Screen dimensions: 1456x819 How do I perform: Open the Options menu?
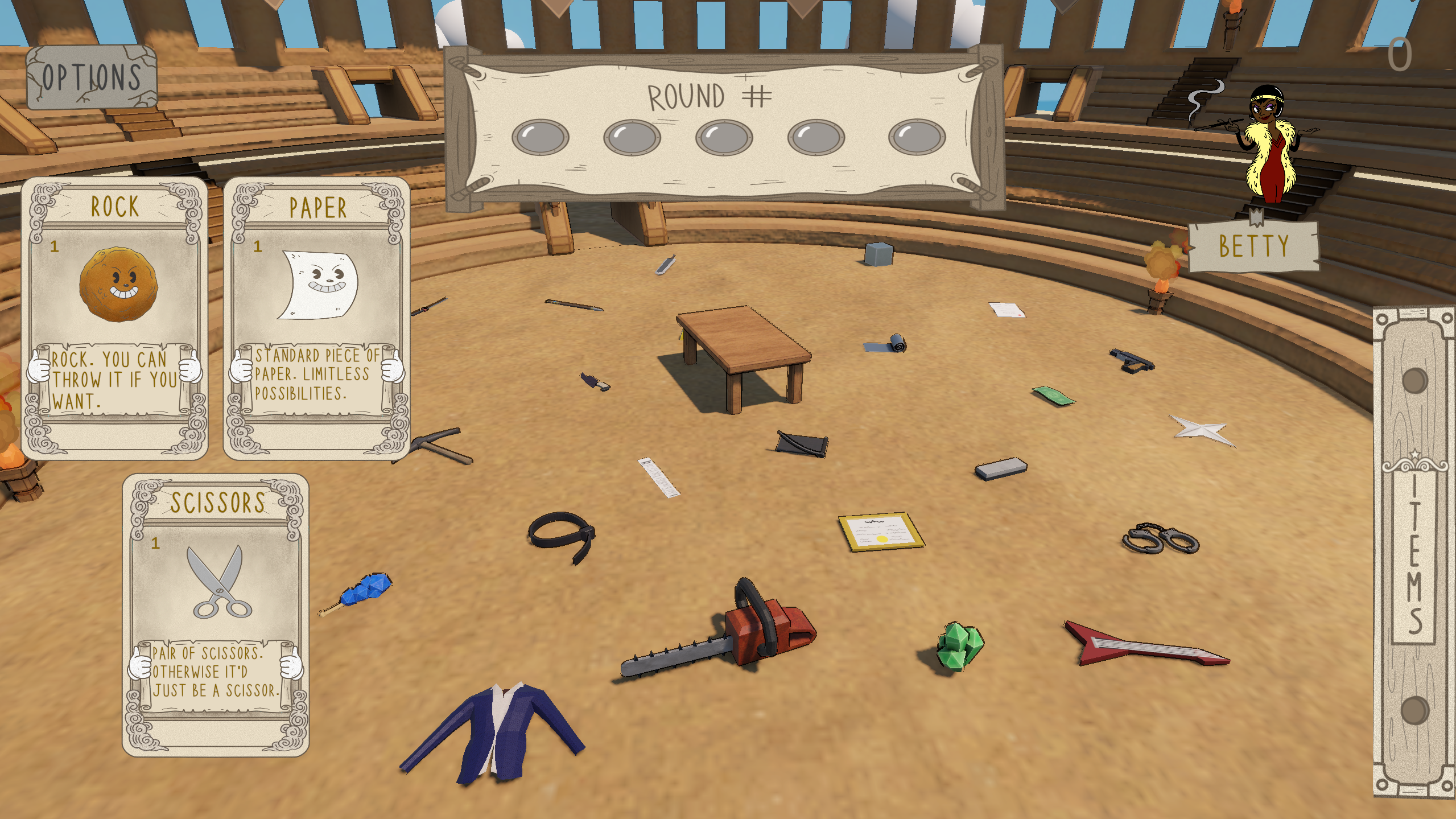(x=91, y=77)
